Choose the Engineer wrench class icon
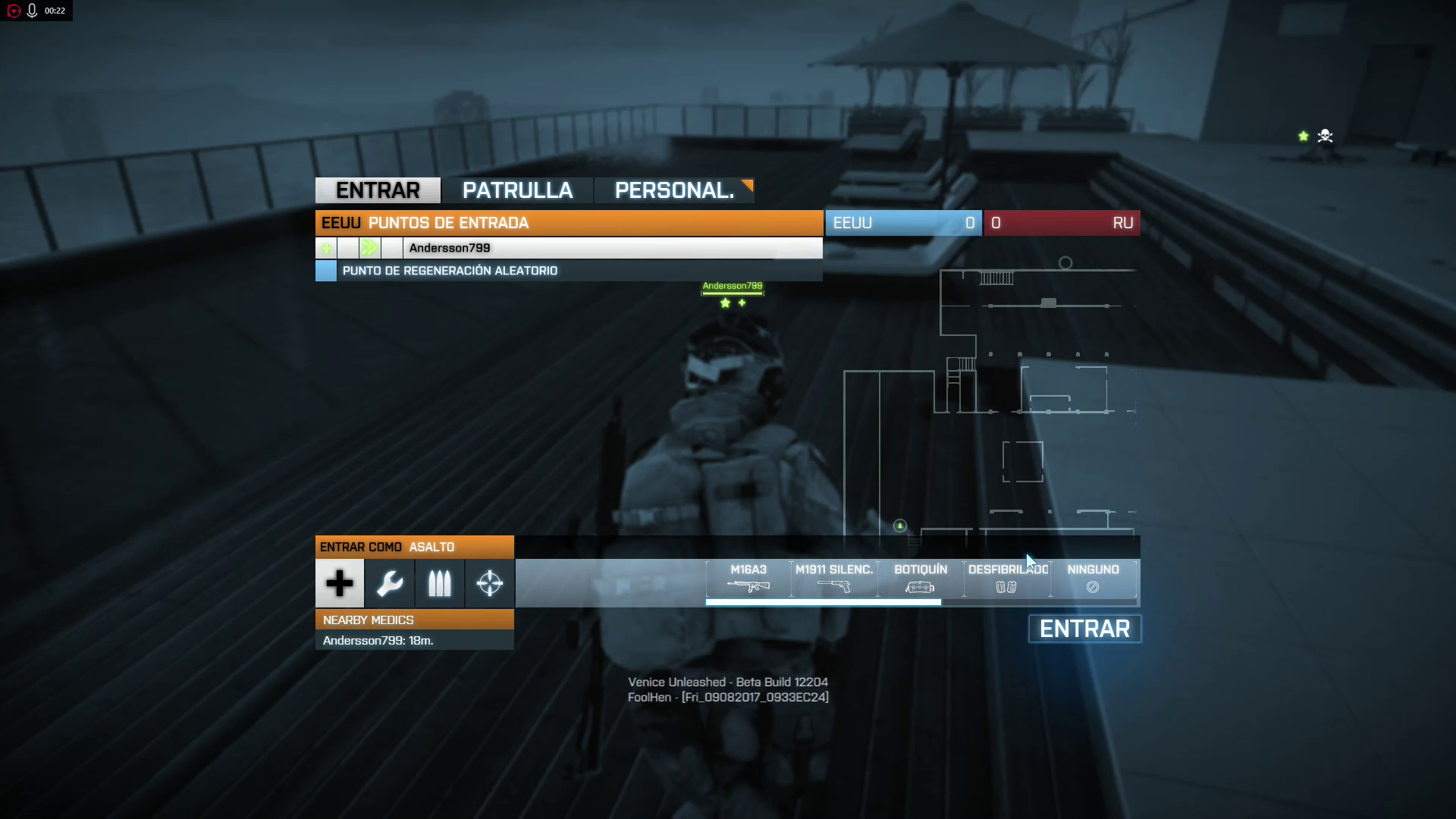This screenshot has height=819, width=1456. tap(390, 583)
